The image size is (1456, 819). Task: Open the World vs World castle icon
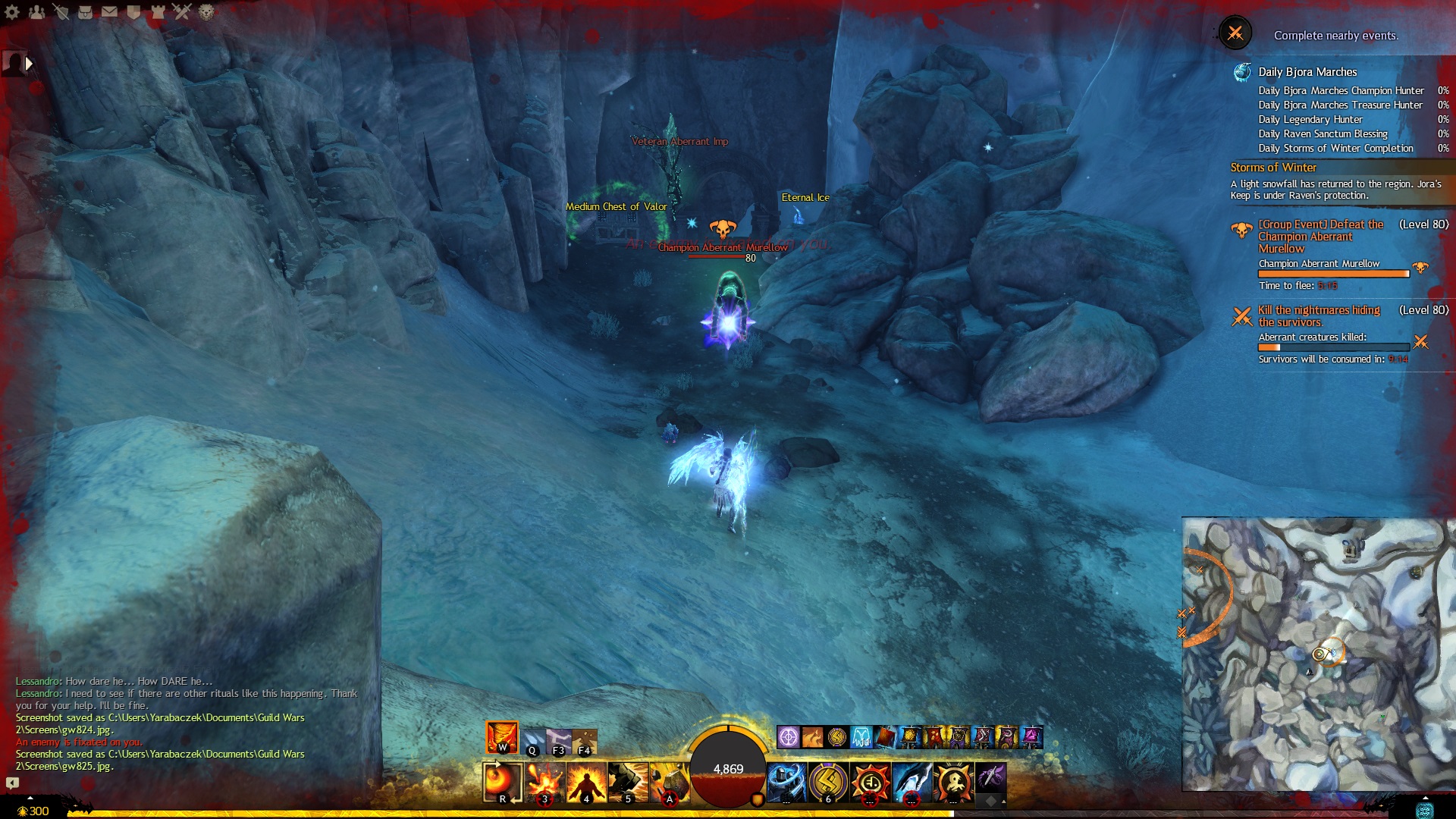(x=158, y=12)
